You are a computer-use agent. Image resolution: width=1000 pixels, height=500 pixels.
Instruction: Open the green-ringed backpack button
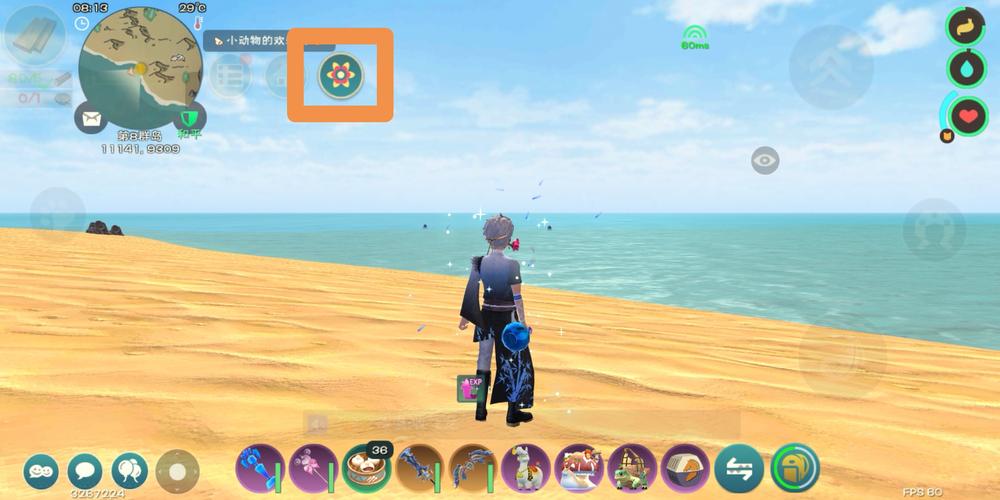tap(795, 467)
